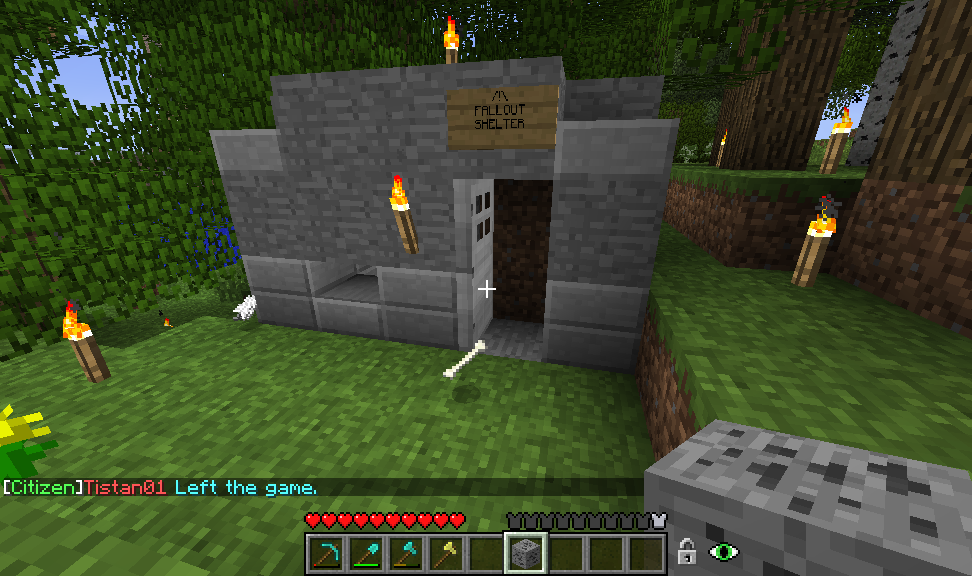
Task: Select the diamond shovel hotbar slot
Action: point(366,552)
